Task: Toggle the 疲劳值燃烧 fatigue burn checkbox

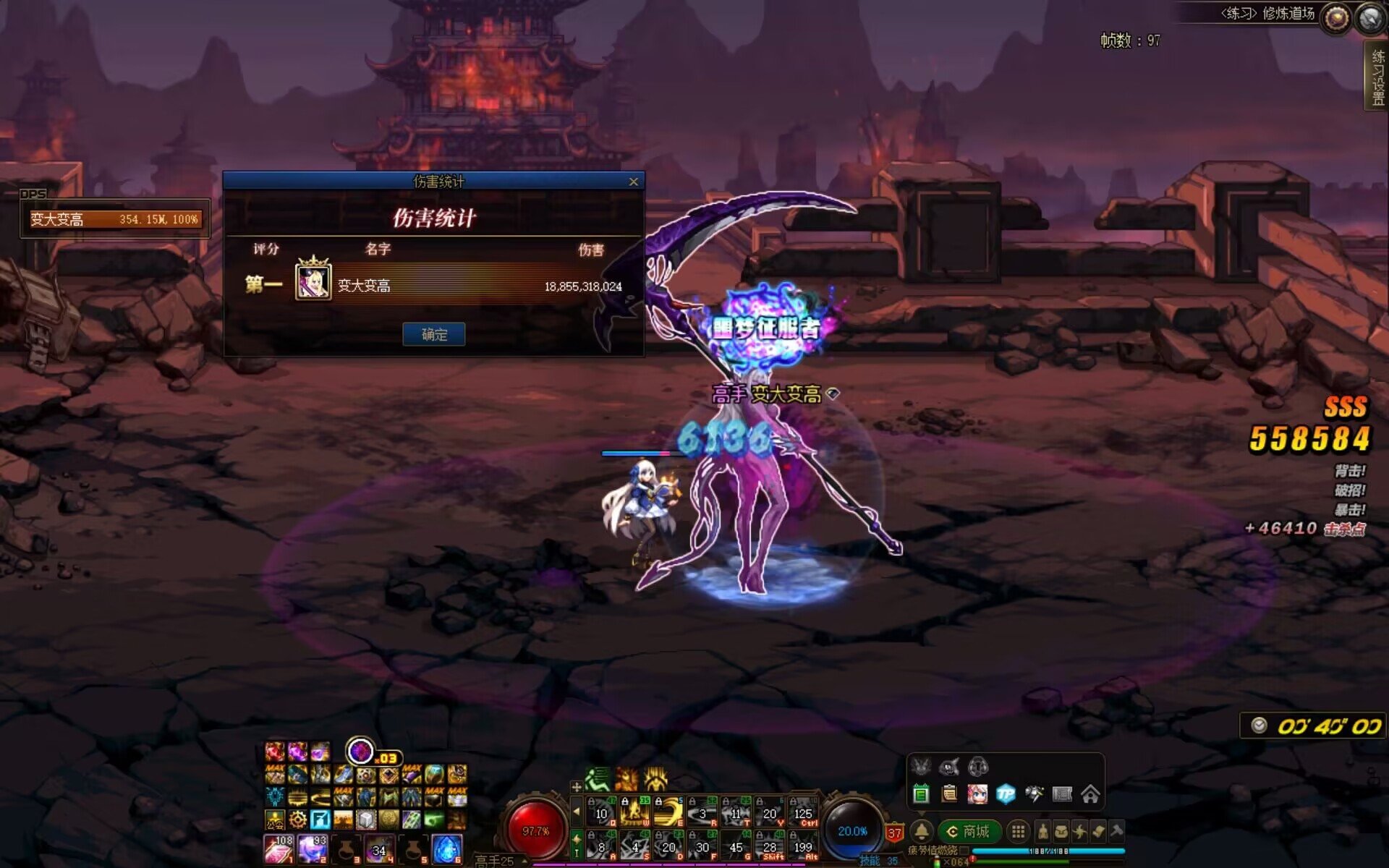Action: click(964, 851)
